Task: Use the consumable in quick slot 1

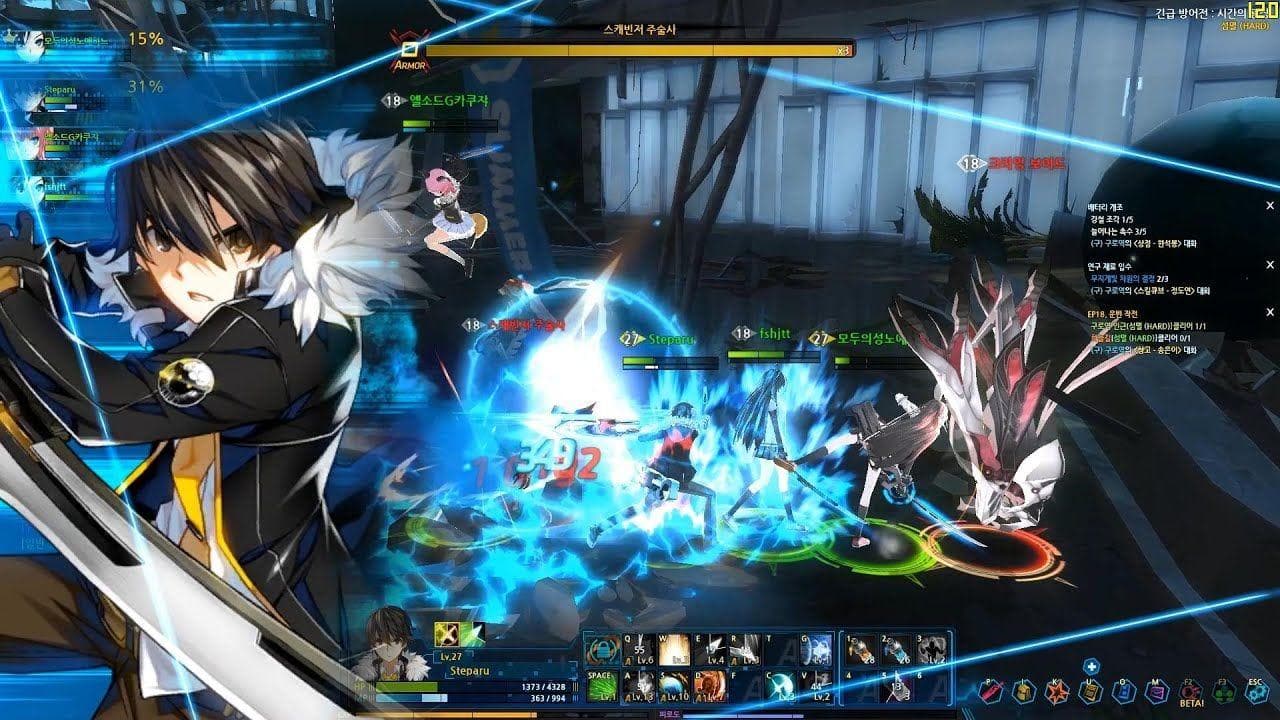Action: click(x=859, y=650)
